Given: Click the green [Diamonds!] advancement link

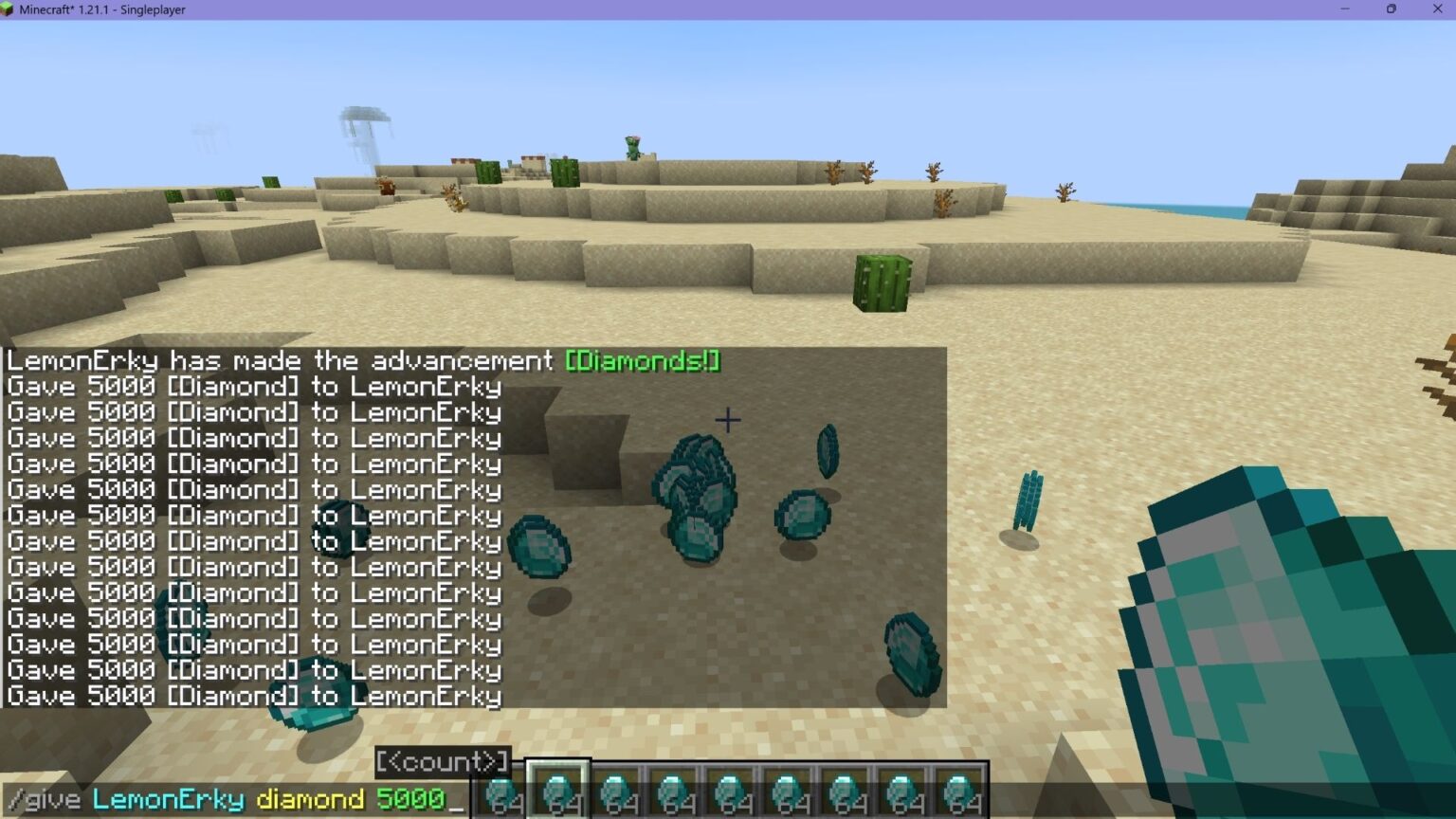Looking at the screenshot, I should 643,361.
